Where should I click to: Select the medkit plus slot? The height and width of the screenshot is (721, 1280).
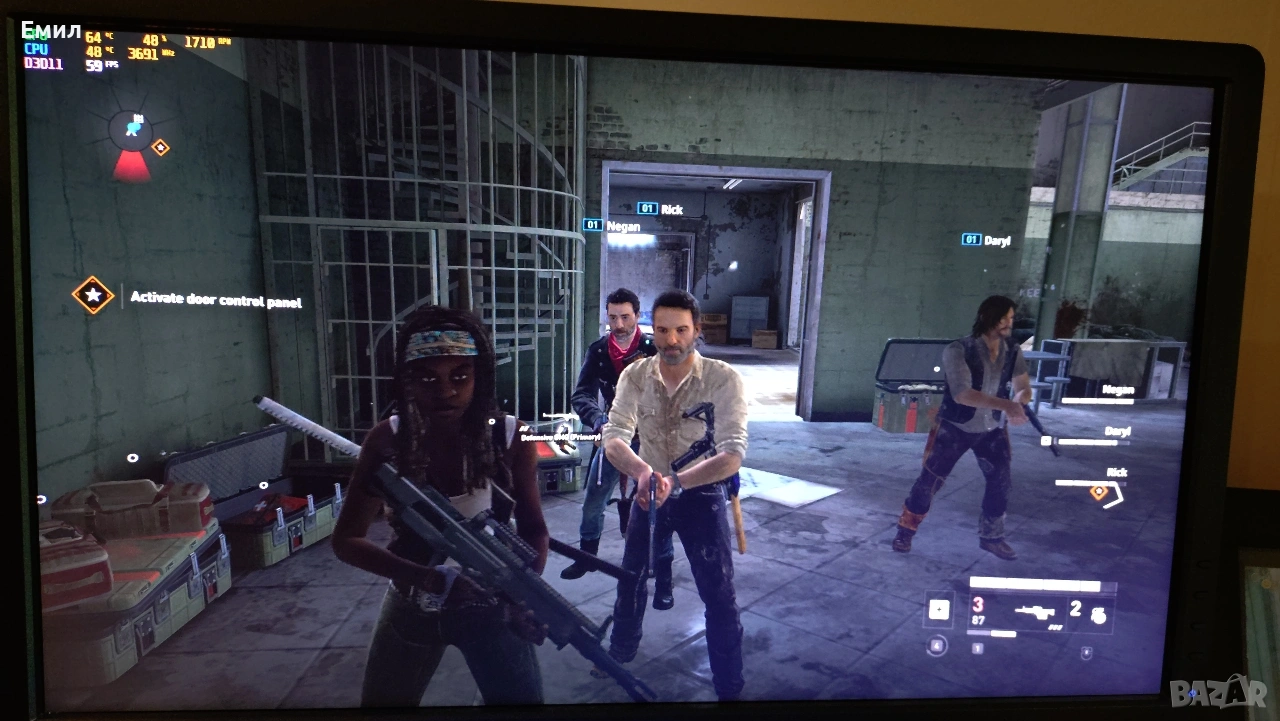click(x=938, y=609)
